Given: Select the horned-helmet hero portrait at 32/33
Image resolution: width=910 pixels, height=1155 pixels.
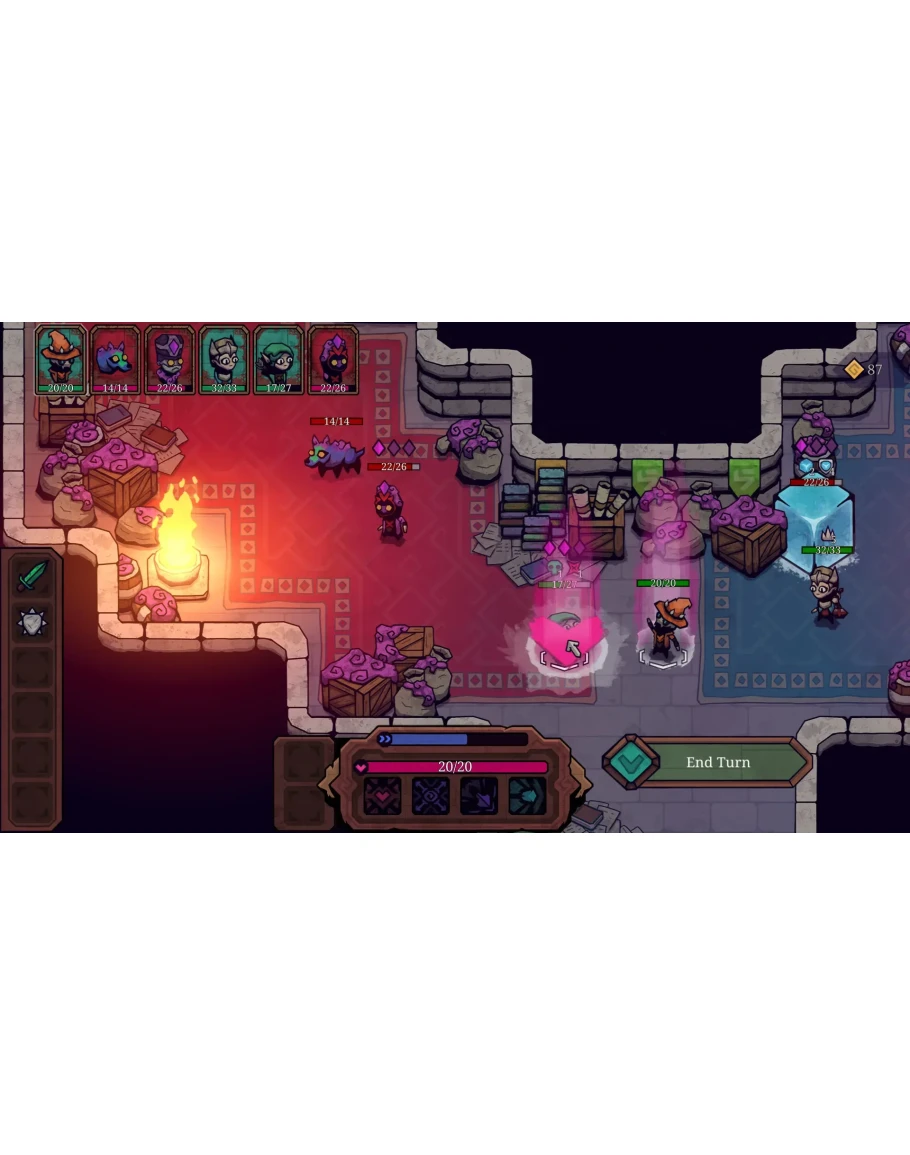Looking at the screenshot, I should click(223, 360).
